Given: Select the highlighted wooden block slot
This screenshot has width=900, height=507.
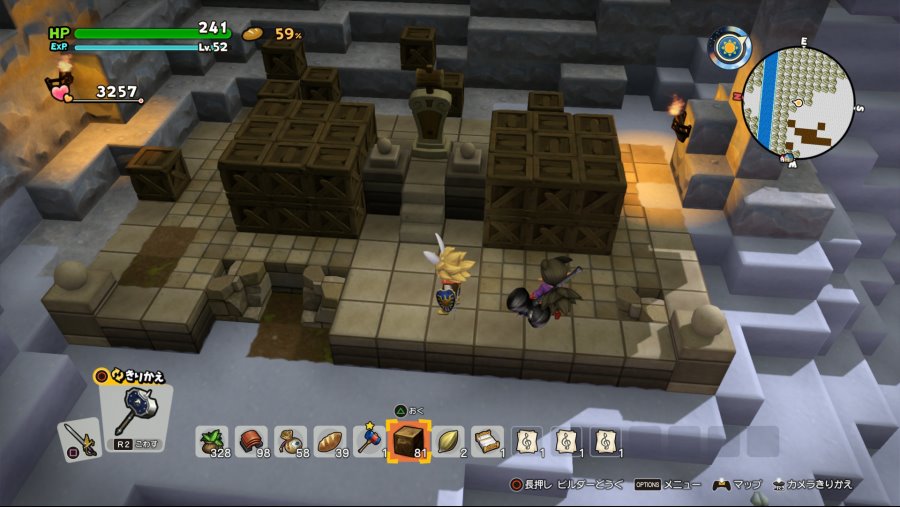Looking at the screenshot, I should point(408,441).
